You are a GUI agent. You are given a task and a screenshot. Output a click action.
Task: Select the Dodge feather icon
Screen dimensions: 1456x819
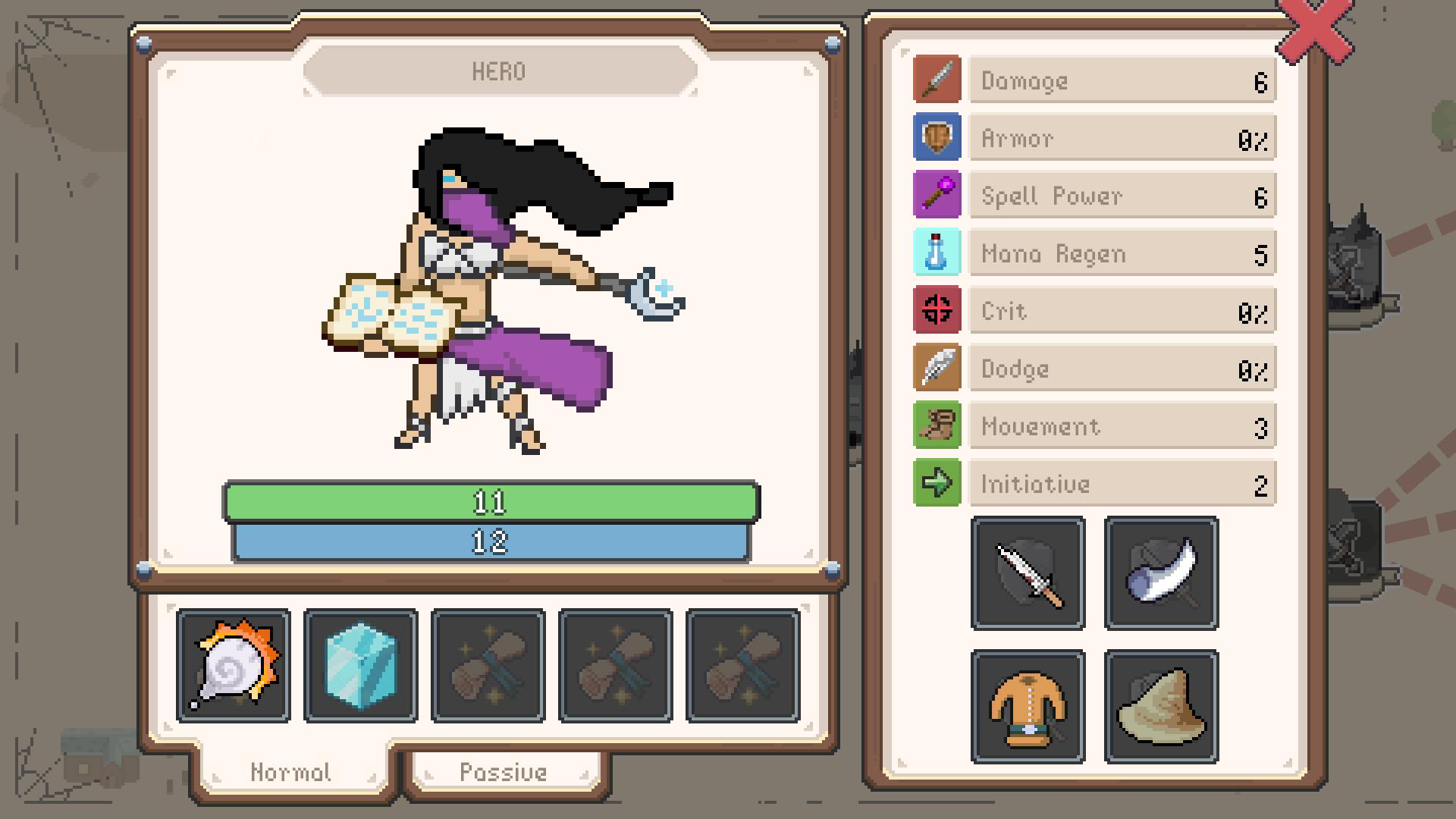tap(937, 368)
